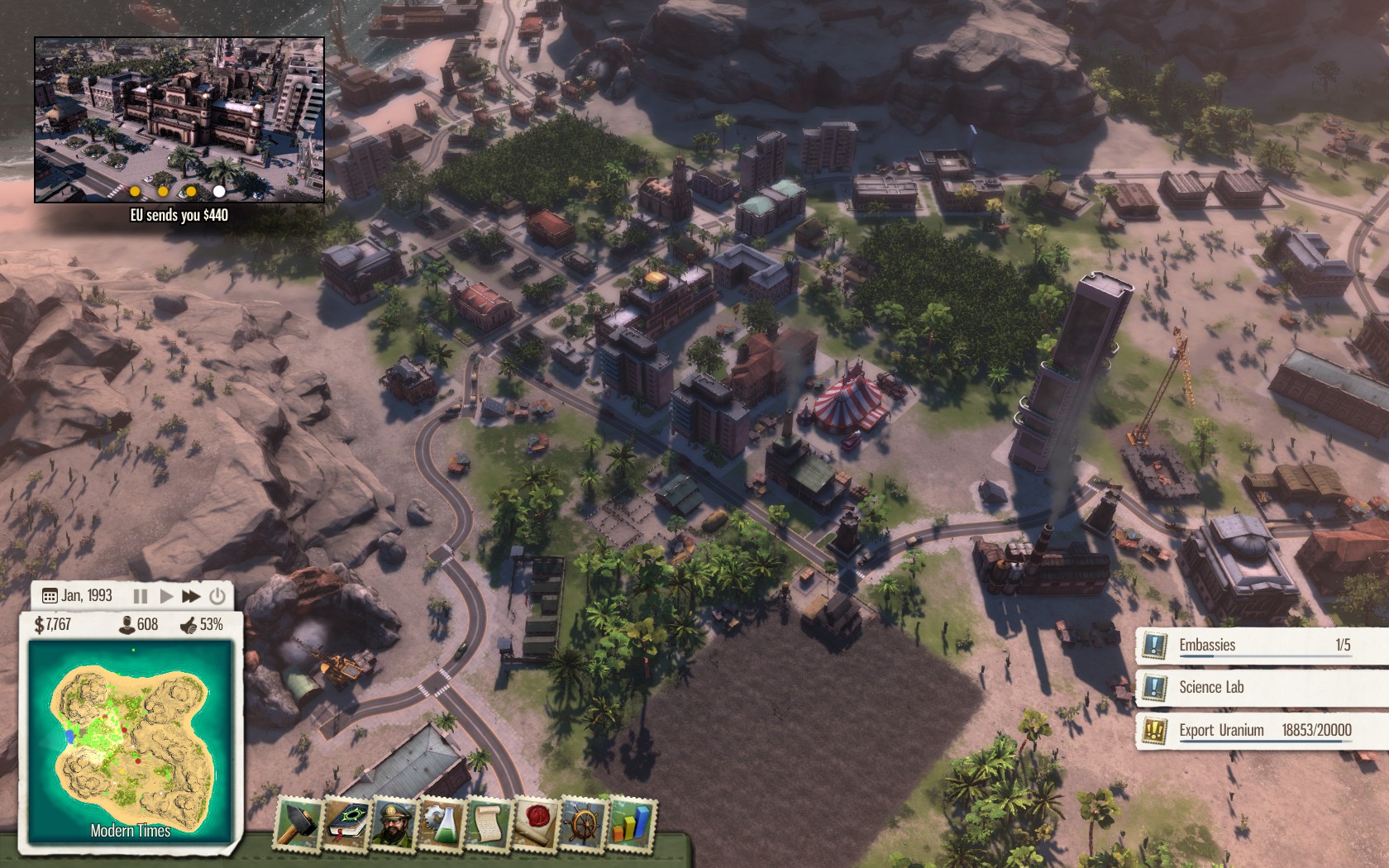Set game speed to normal play
Viewport: 1389px width, 868px height.
(166, 596)
